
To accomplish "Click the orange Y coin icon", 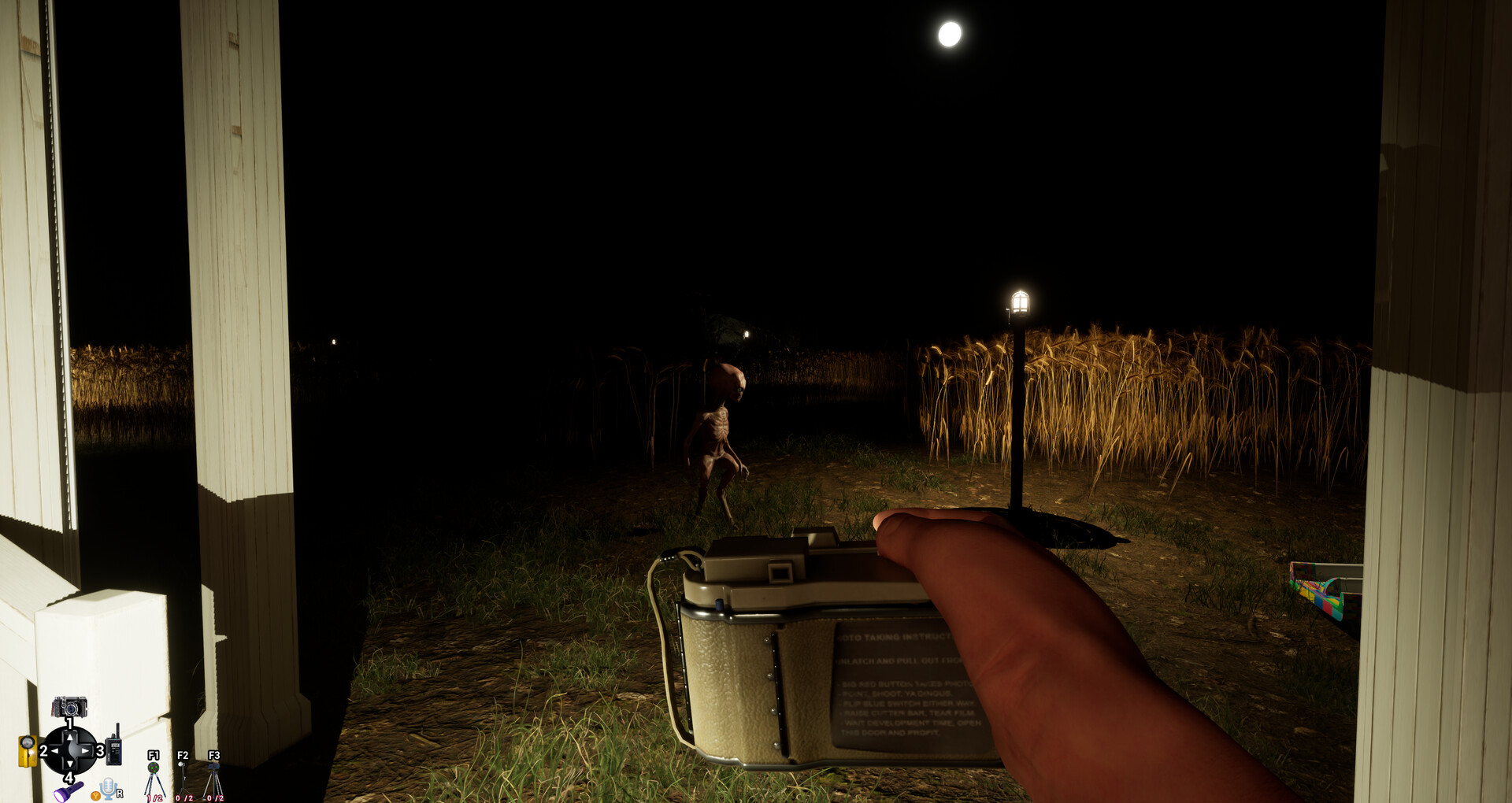I will click(96, 797).
